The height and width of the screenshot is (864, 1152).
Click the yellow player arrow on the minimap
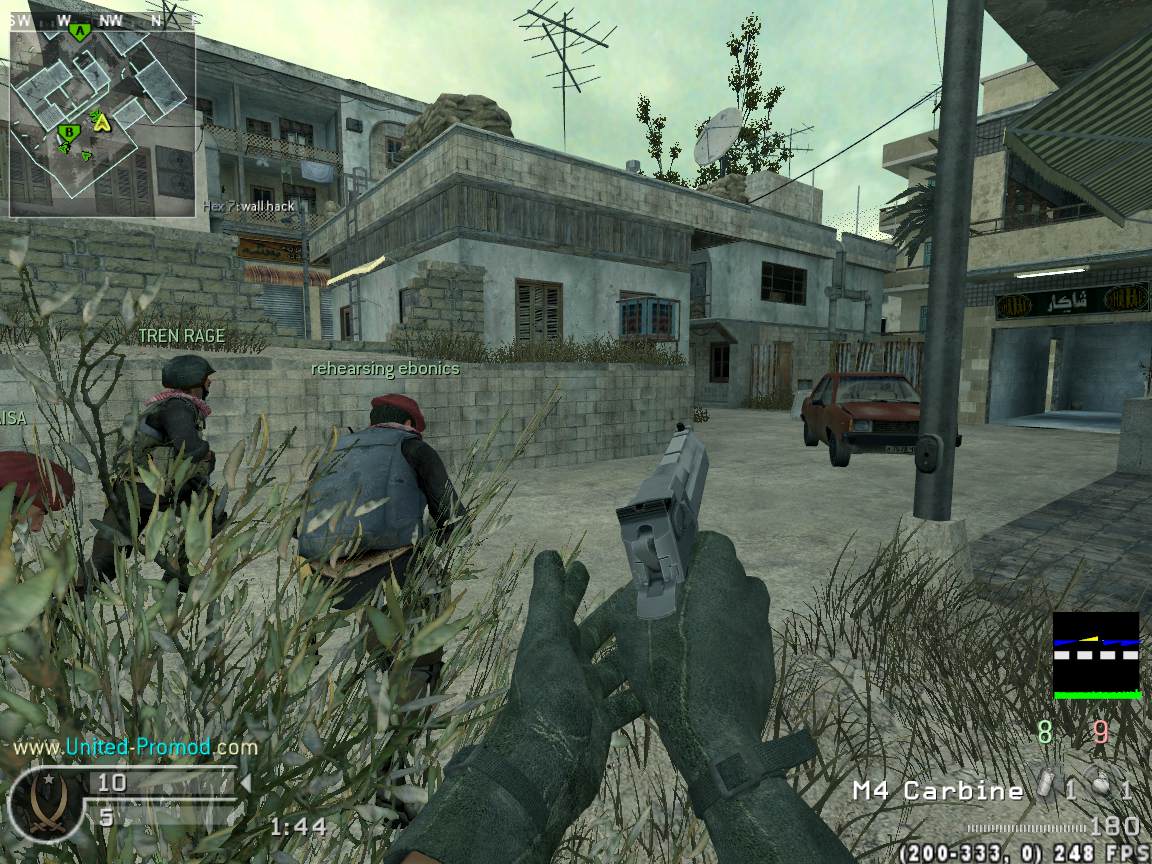(100, 121)
